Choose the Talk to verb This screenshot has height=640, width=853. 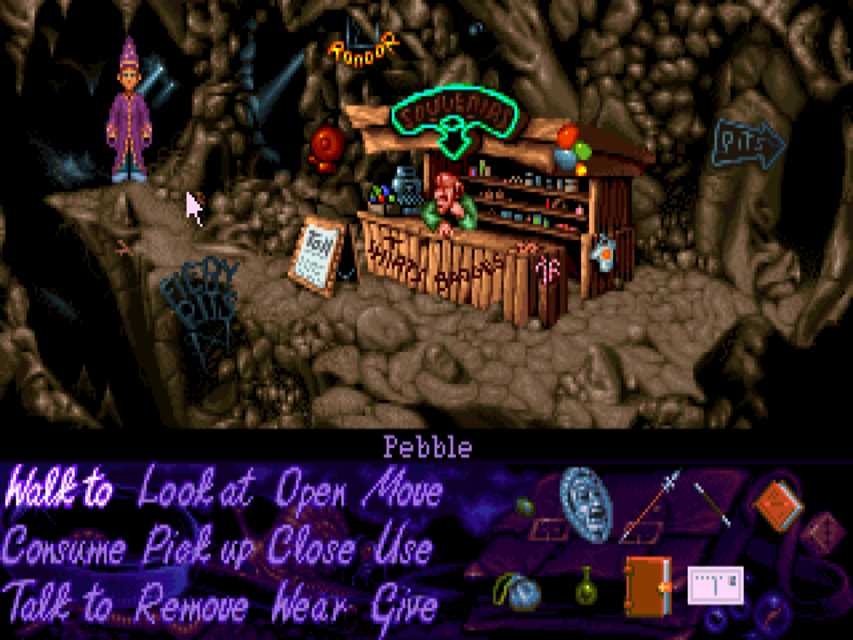pyautogui.click(x=58, y=605)
